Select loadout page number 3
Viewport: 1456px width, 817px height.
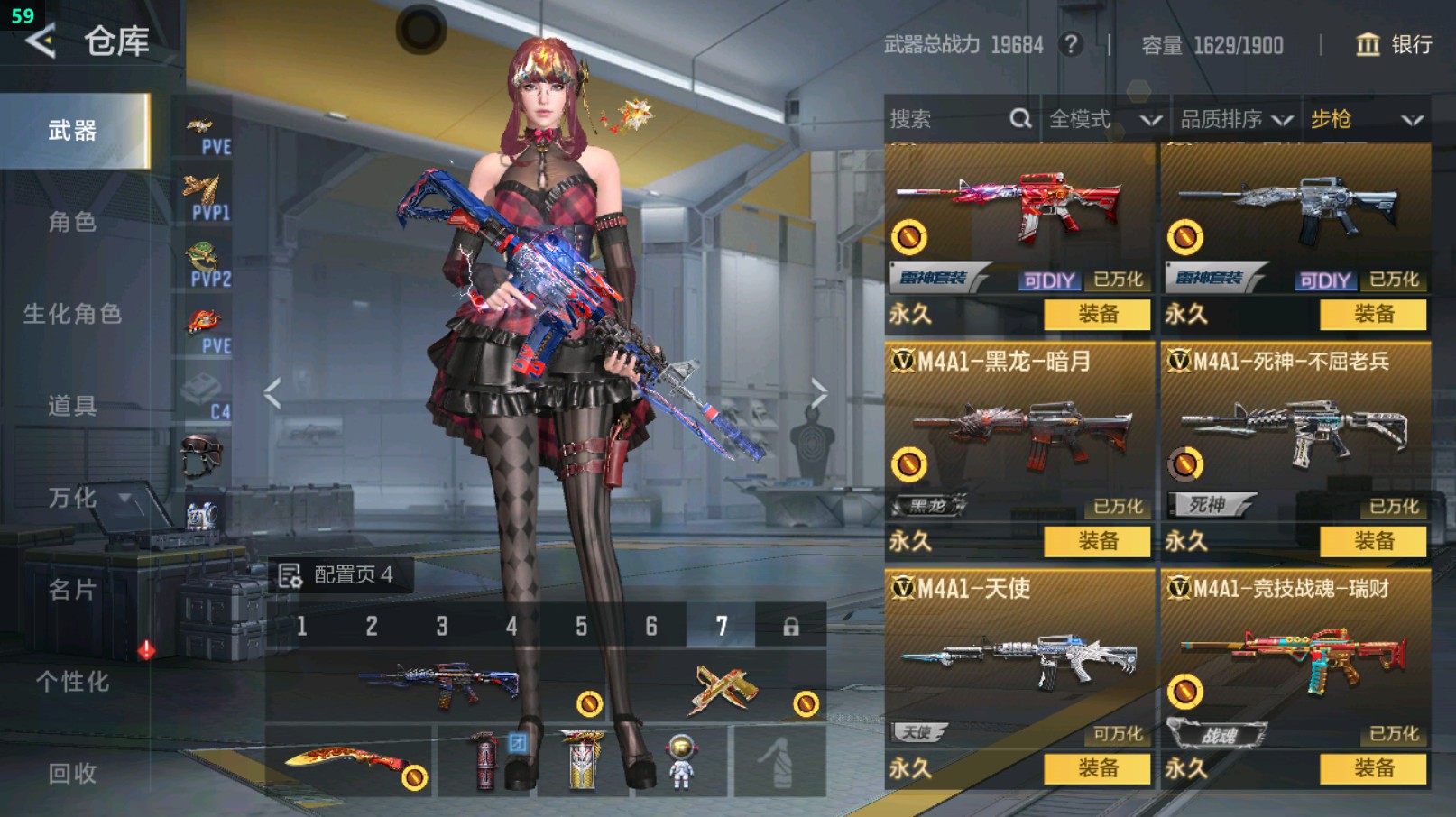click(x=441, y=626)
